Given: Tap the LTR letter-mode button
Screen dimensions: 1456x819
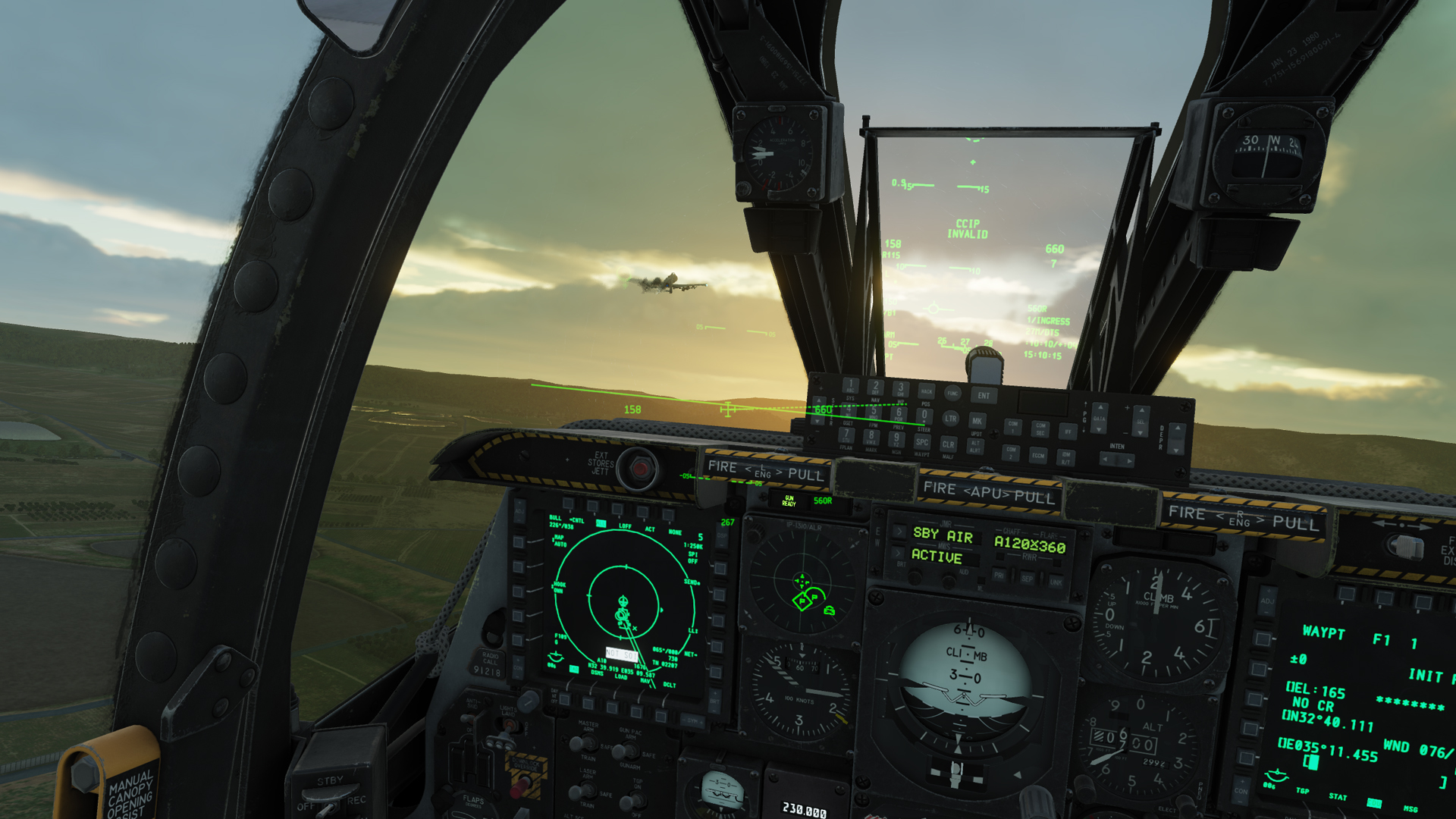Looking at the screenshot, I should (950, 419).
